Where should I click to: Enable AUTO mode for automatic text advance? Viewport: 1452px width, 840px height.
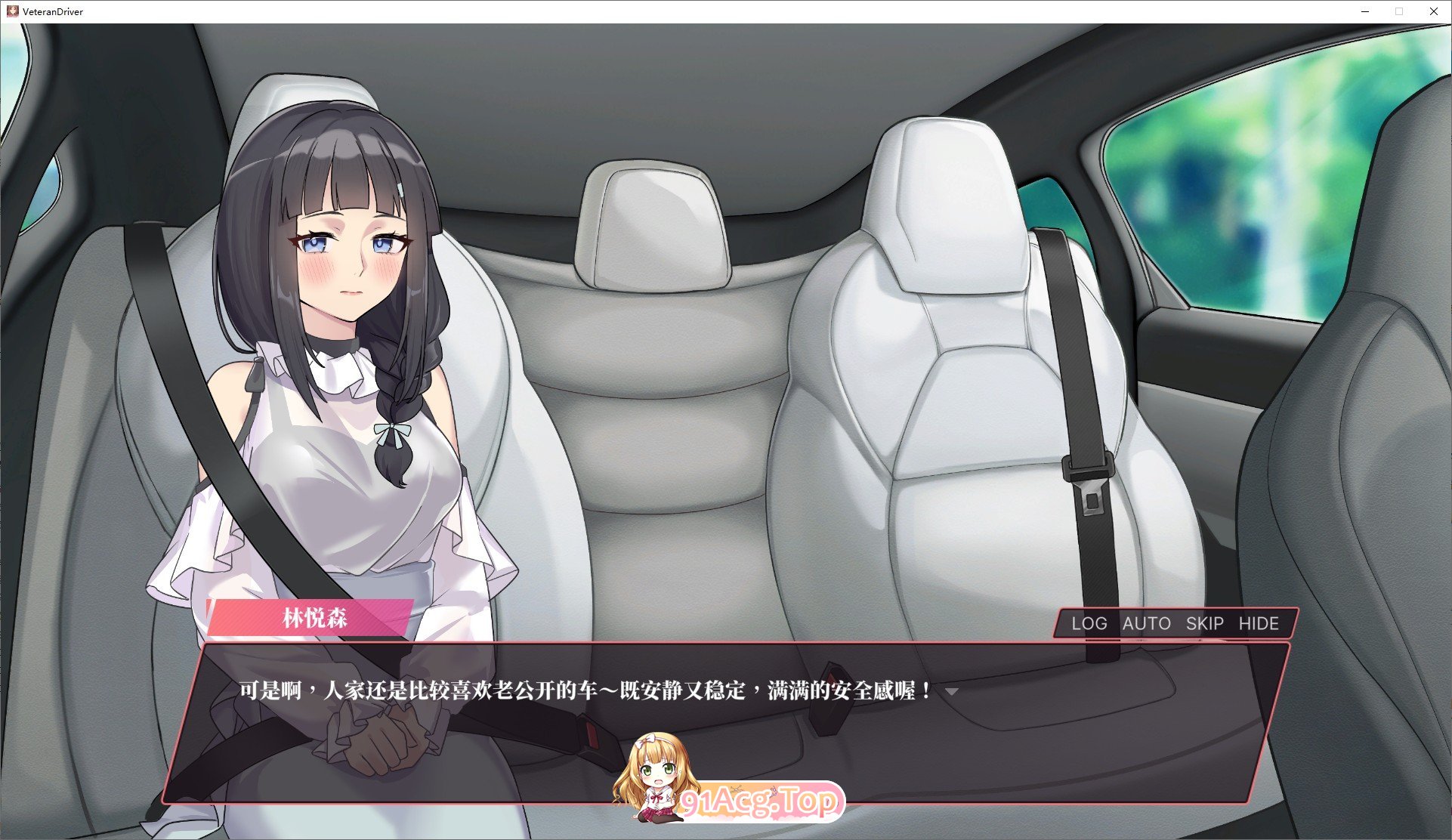(1145, 623)
